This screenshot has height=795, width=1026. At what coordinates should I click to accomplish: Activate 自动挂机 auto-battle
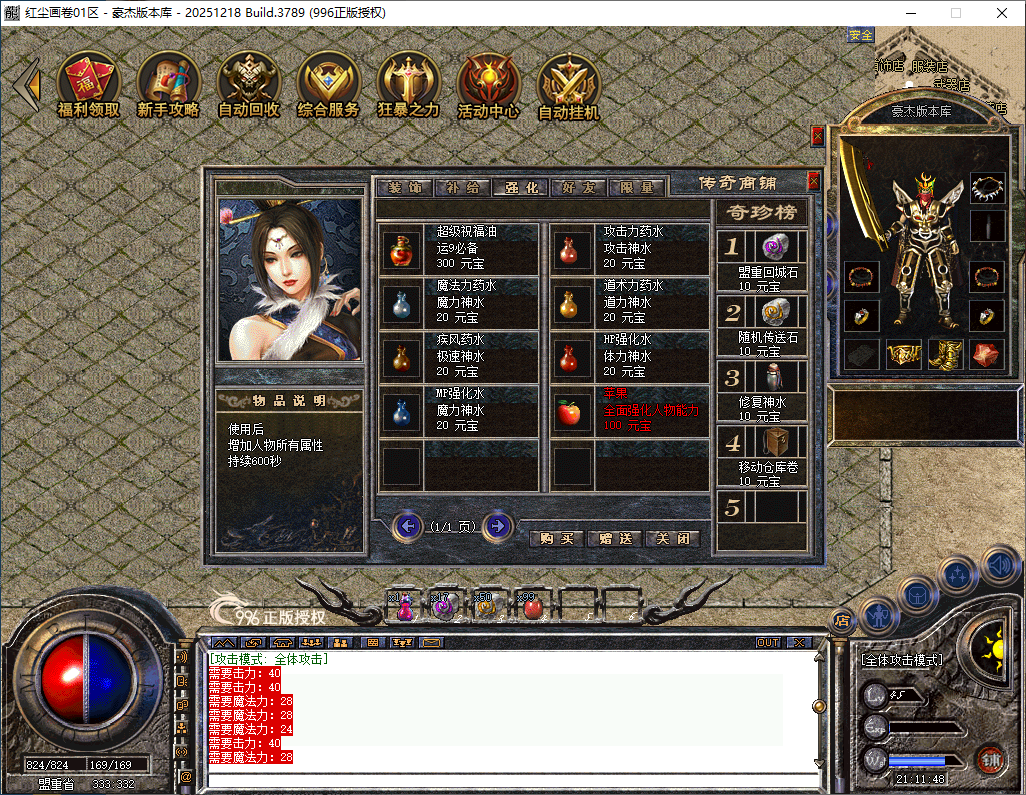568,86
